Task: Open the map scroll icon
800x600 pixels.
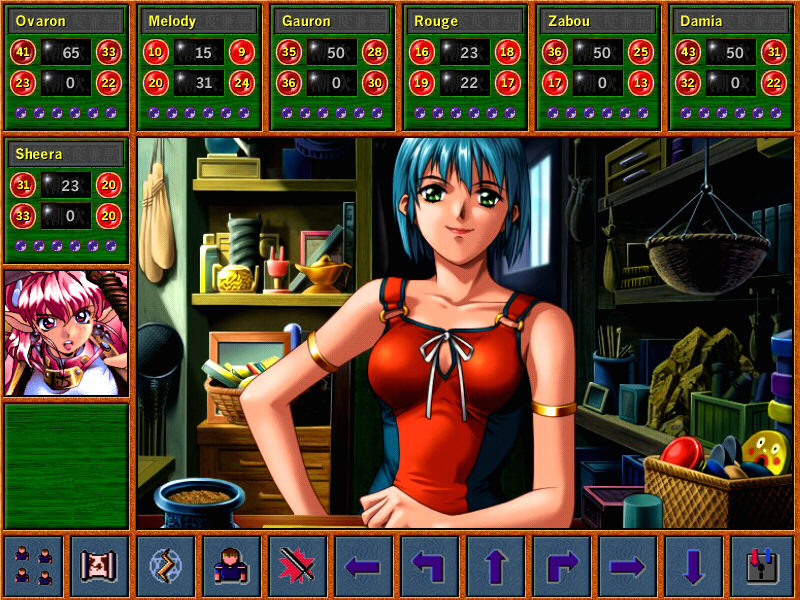Action: [x=99, y=566]
